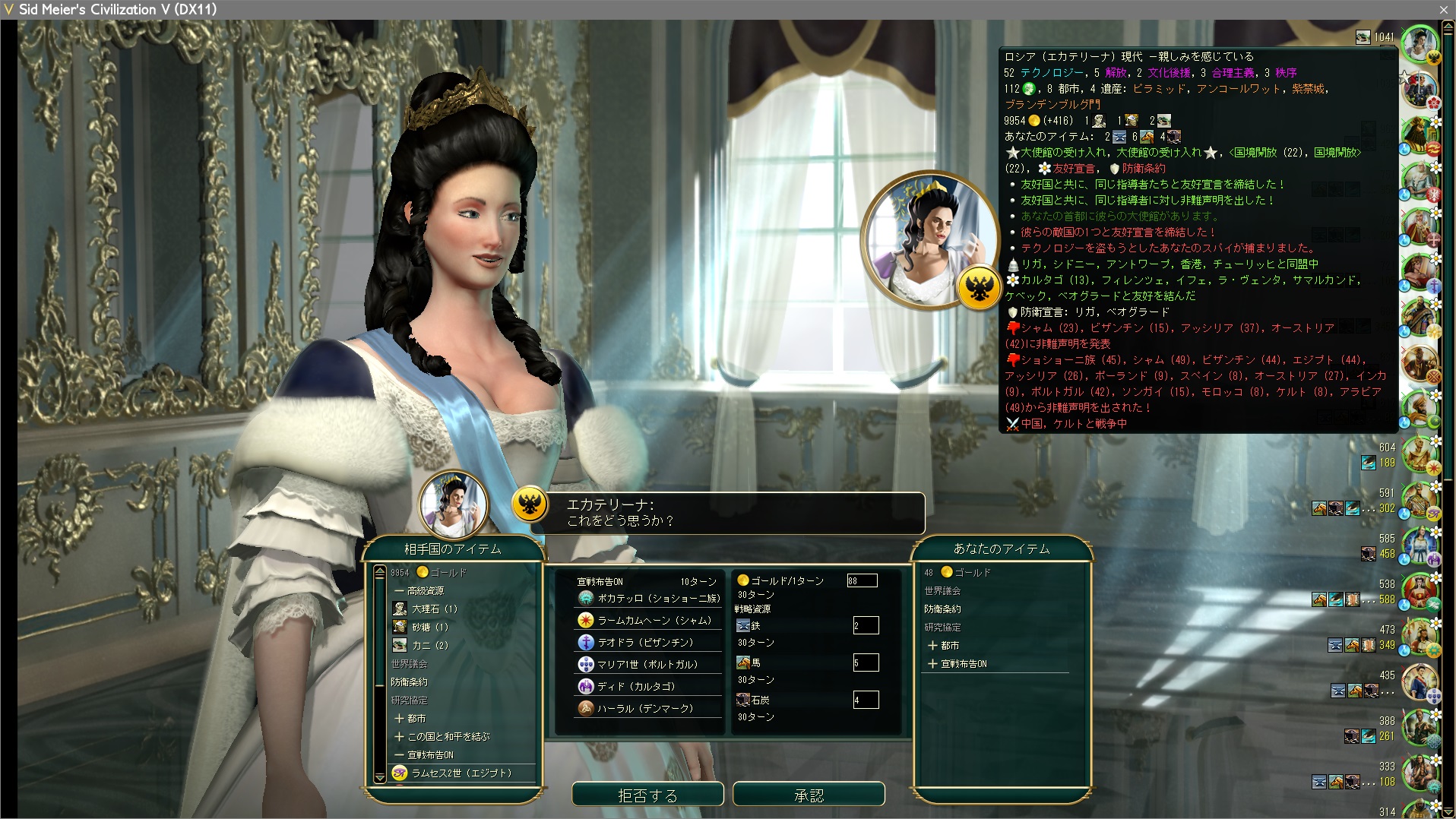
Task: Edit the 鉄 iron quantity field
Action: pos(866,625)
